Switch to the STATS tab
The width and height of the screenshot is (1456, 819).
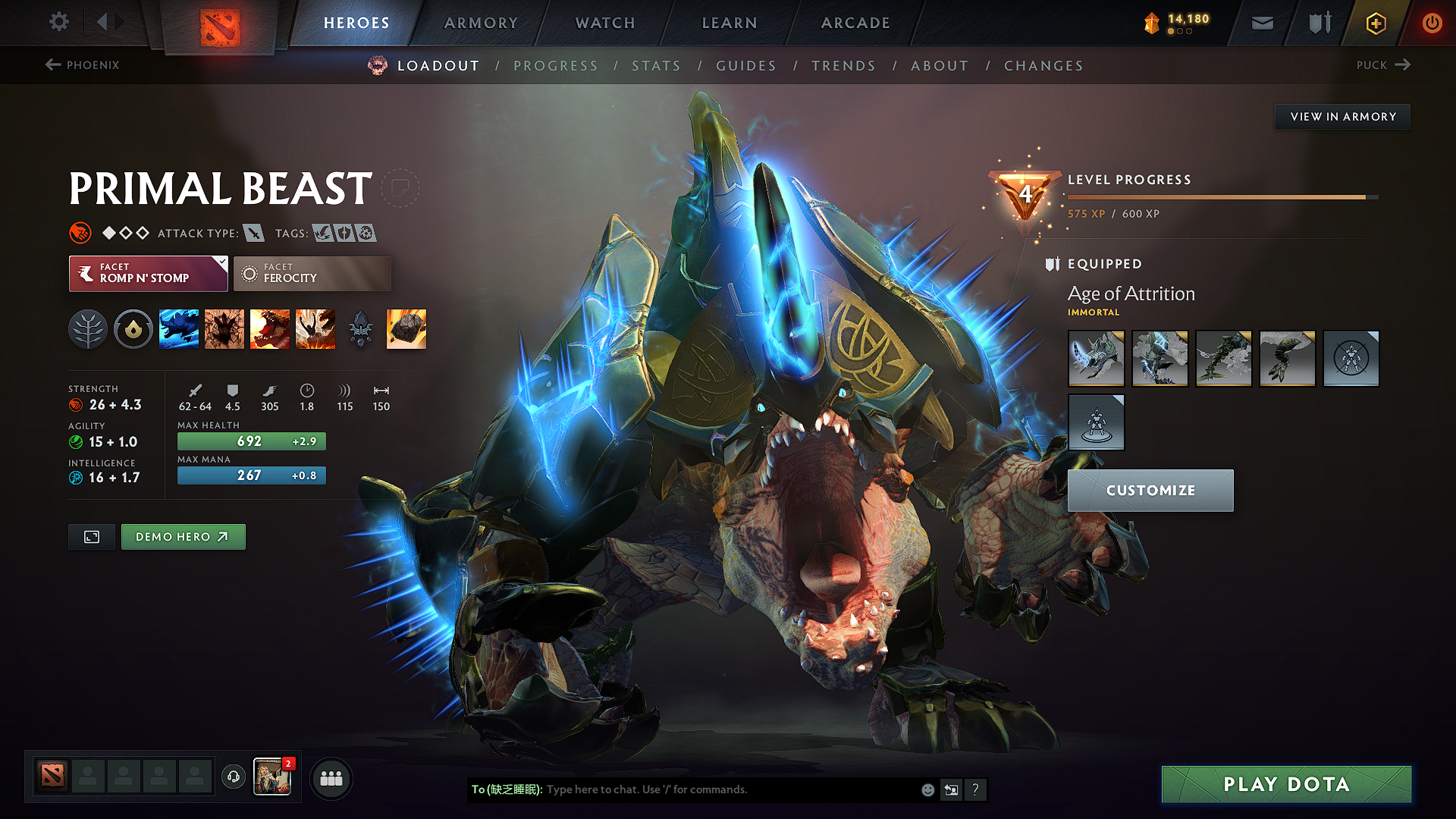(x=657, y=66)
